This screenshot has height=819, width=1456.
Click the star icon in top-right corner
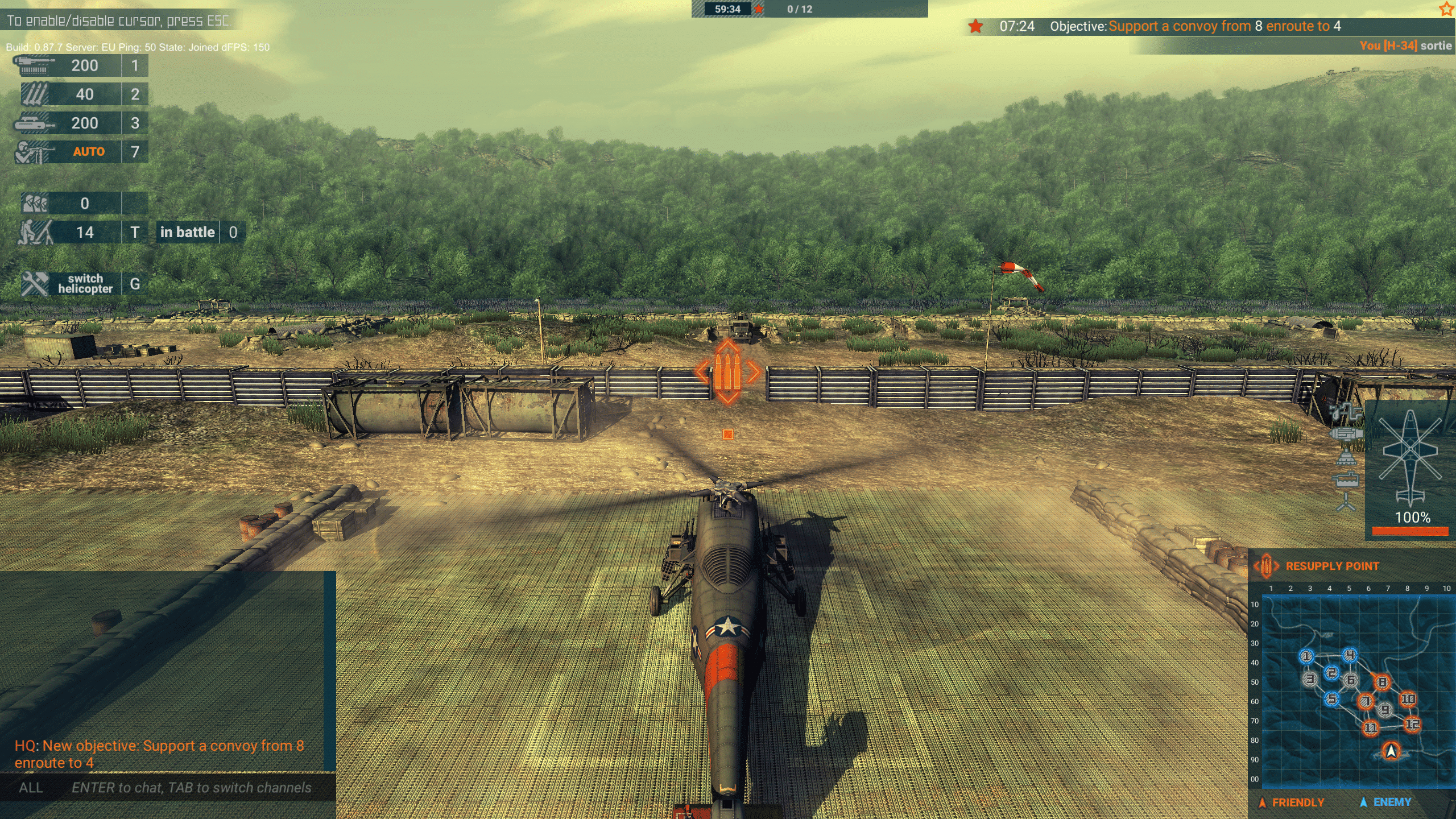(x=1446, y=9)
